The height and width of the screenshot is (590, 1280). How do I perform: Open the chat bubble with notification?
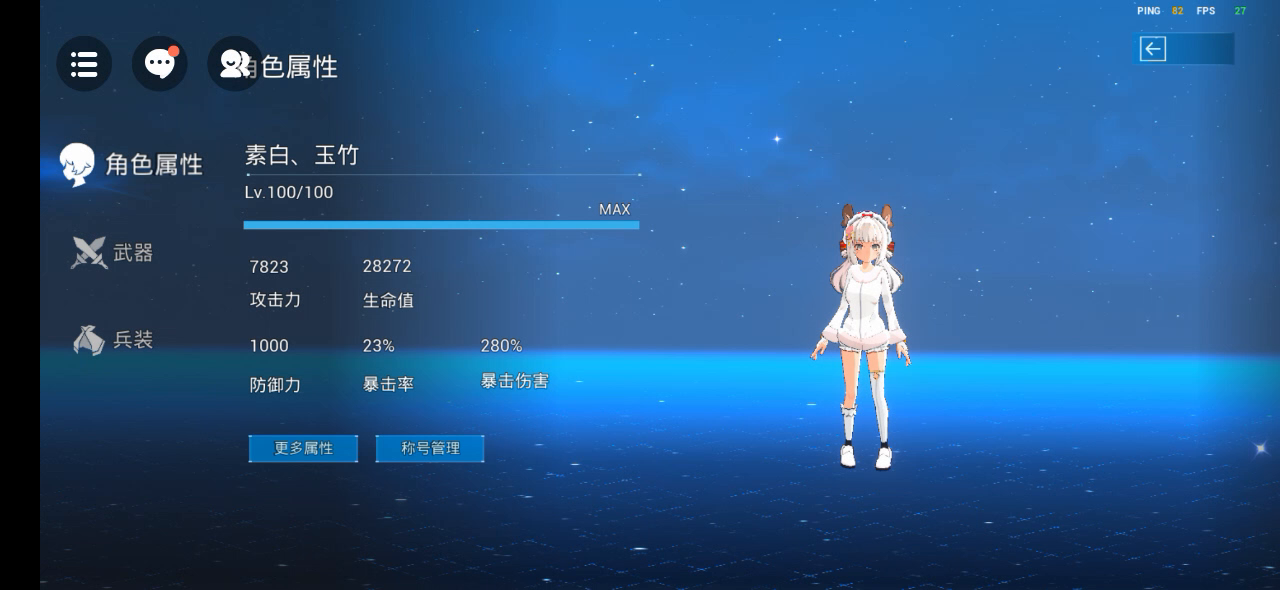160,64
